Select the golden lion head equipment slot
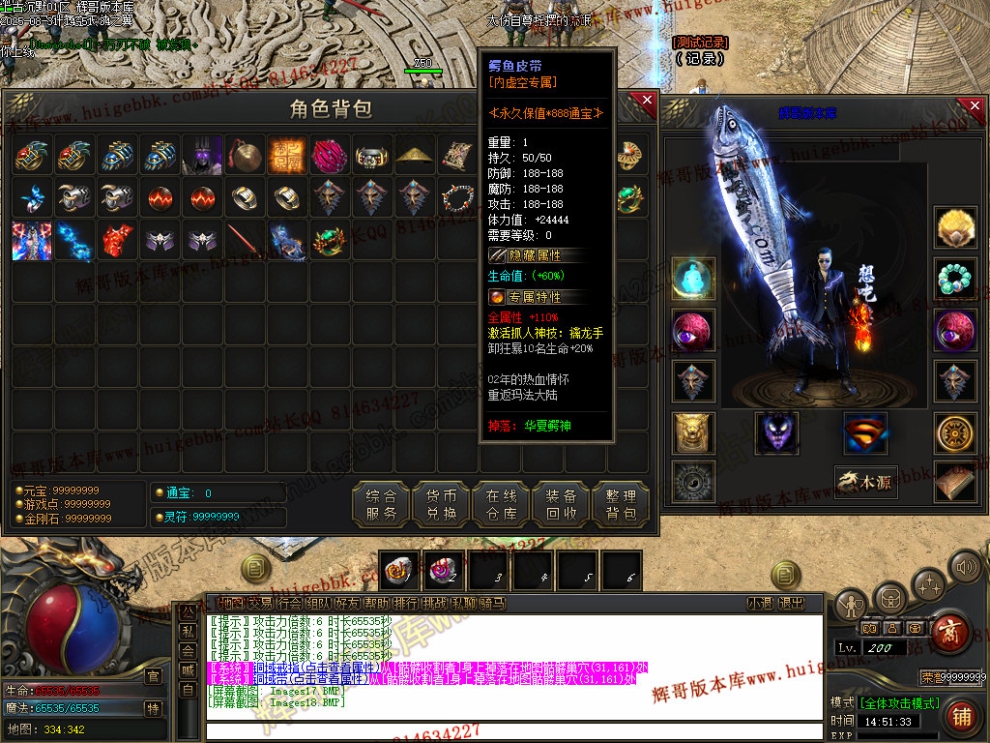 692,432
